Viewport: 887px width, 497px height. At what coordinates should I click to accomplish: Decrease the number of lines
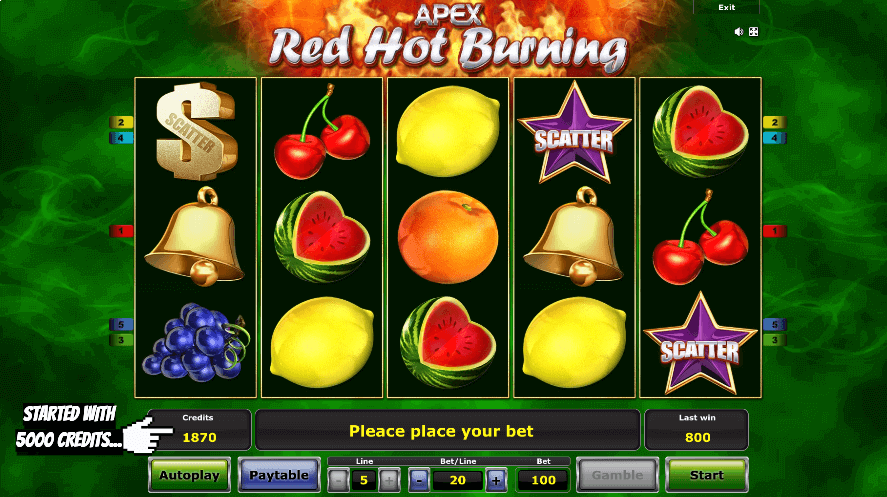point(339,479)
